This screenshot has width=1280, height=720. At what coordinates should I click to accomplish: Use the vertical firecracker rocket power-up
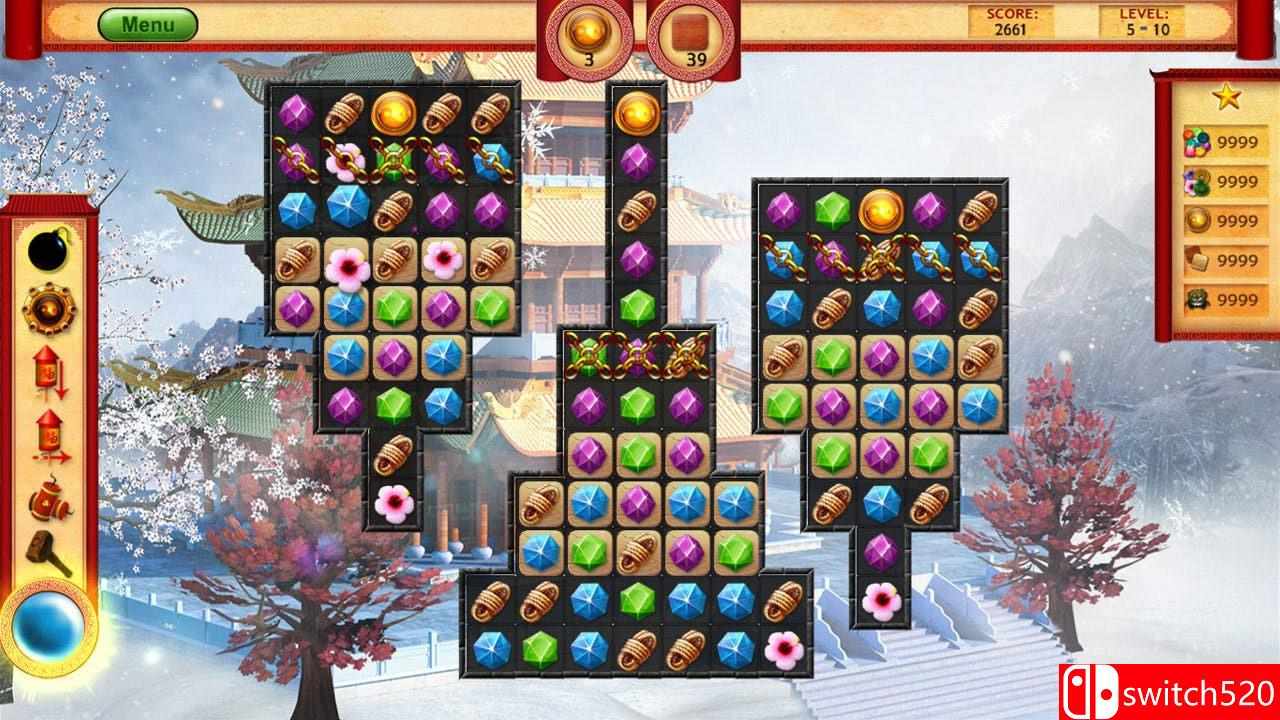(x=48, y=370)
